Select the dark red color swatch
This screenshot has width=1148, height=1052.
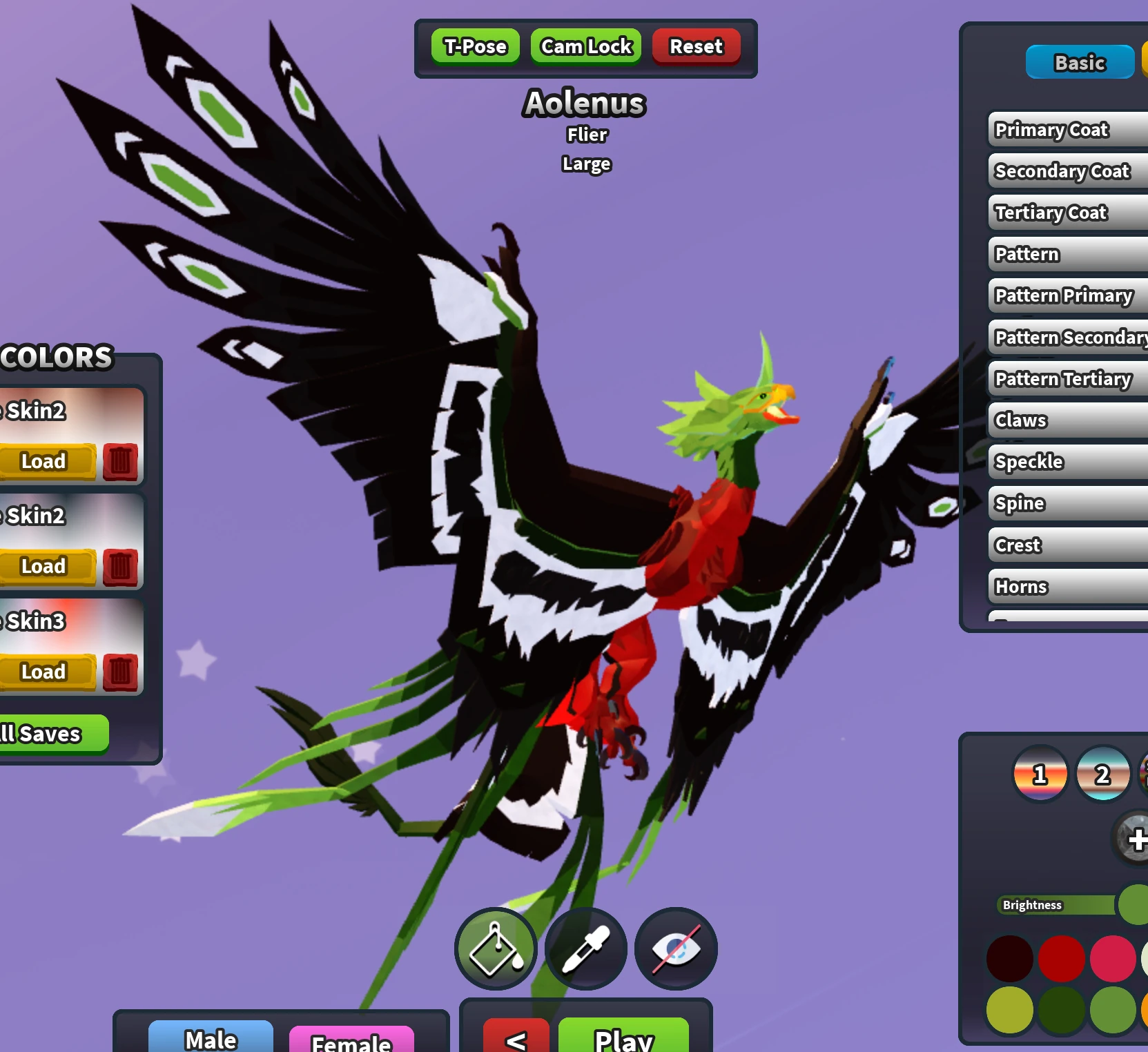coord(1010,959)
